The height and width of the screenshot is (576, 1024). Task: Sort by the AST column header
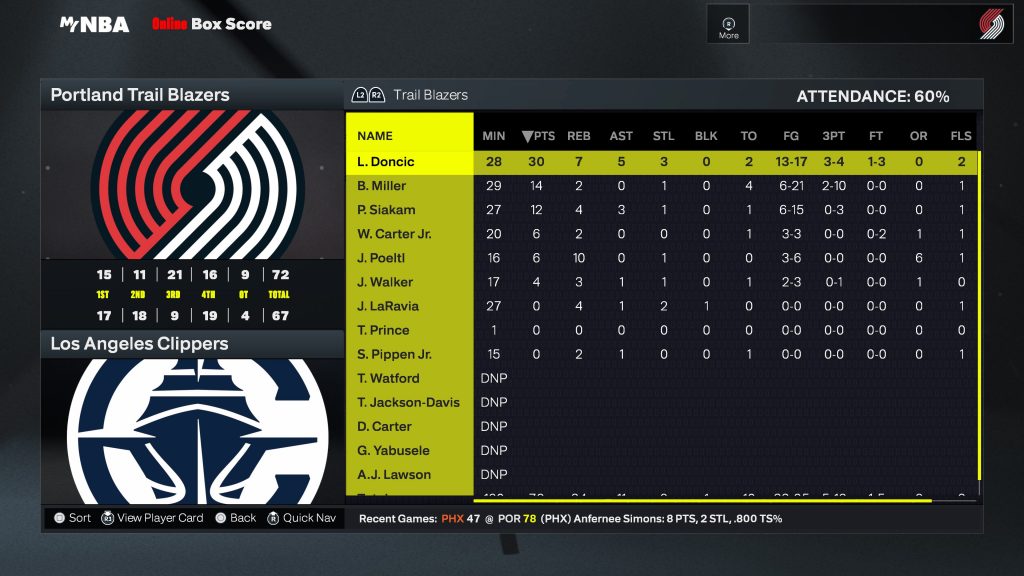pos(621,136)
